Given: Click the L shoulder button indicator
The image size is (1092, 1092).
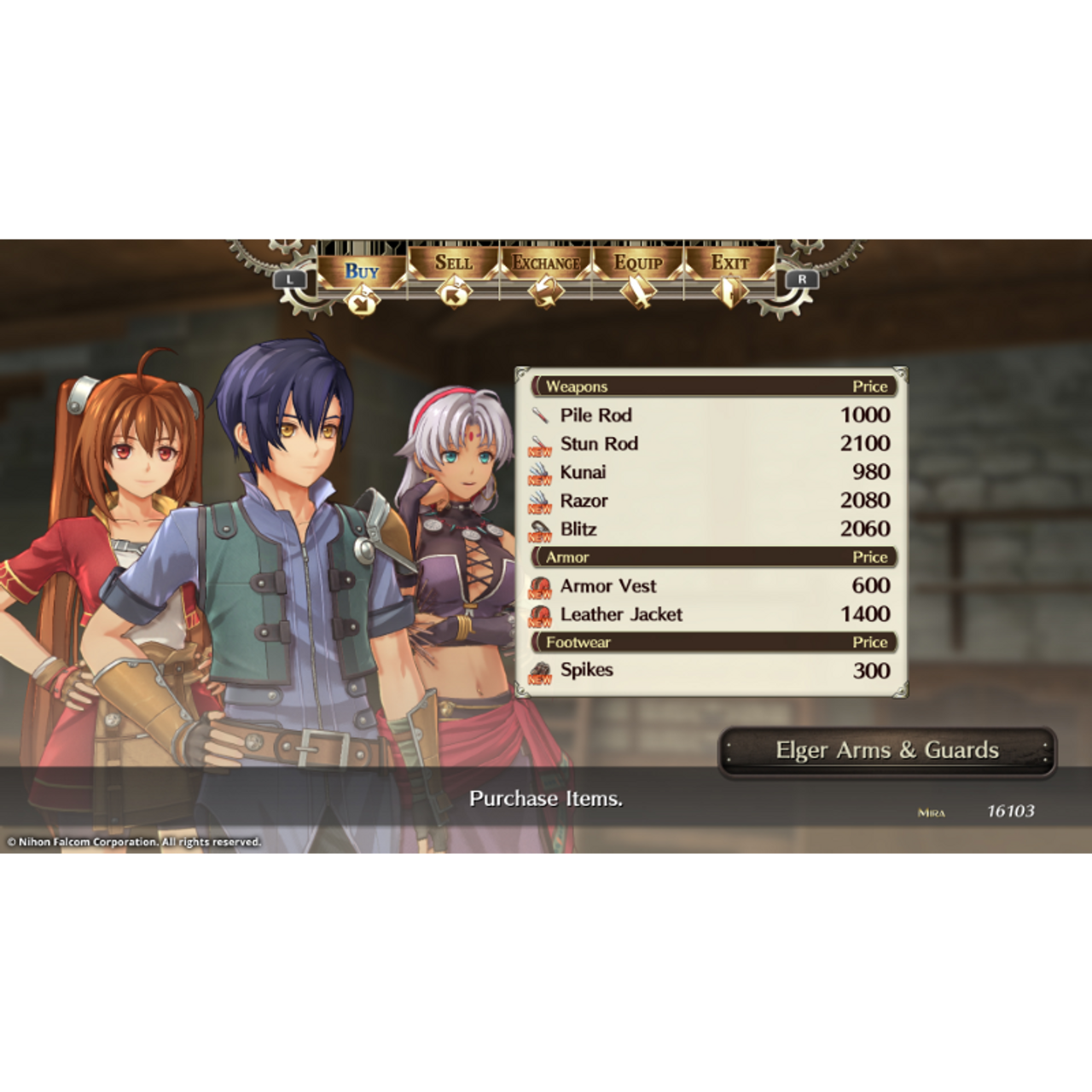Looking at the screenshot, I should coord(289,277).
